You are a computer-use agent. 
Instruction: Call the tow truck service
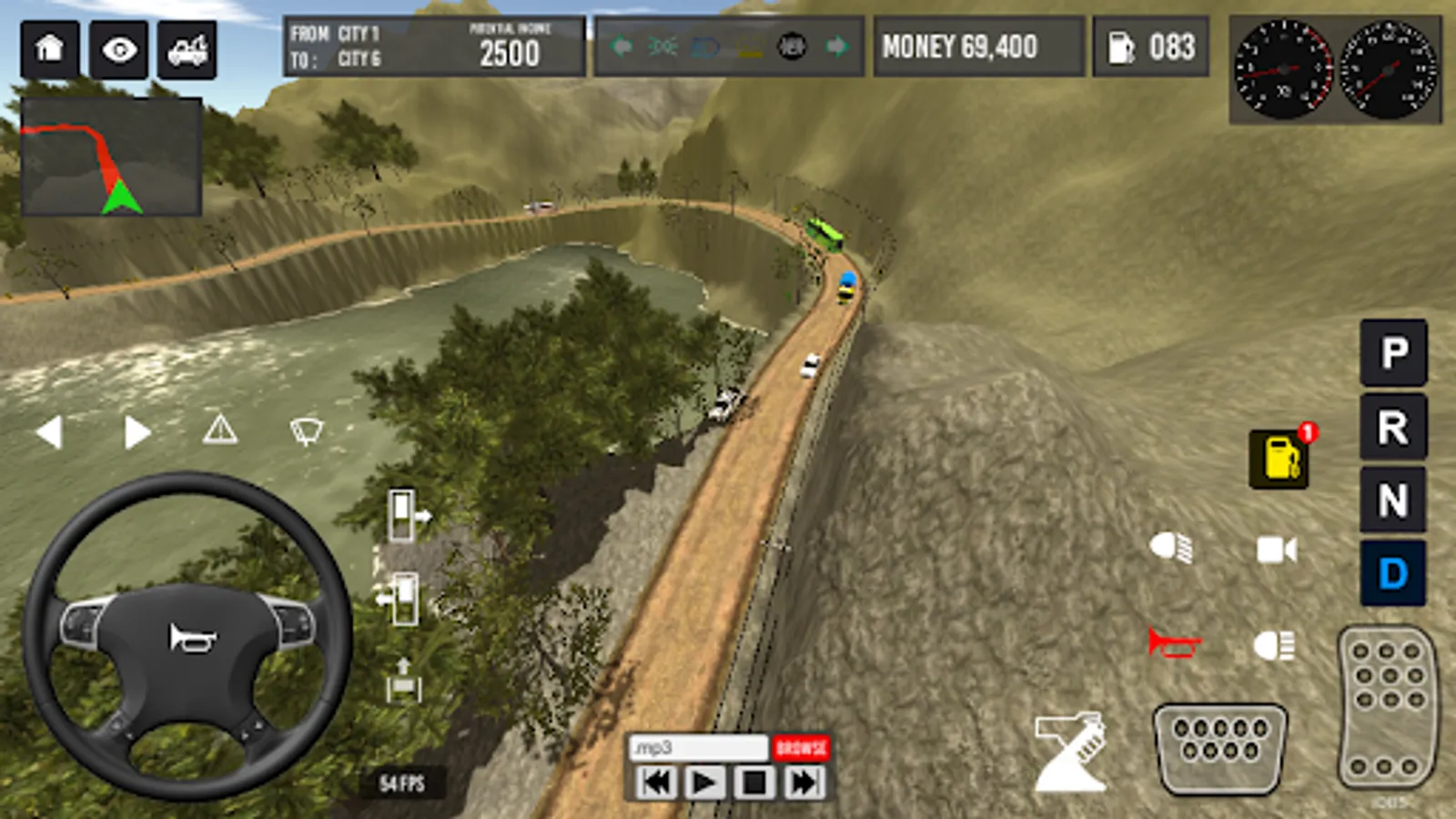click(187, 49)
